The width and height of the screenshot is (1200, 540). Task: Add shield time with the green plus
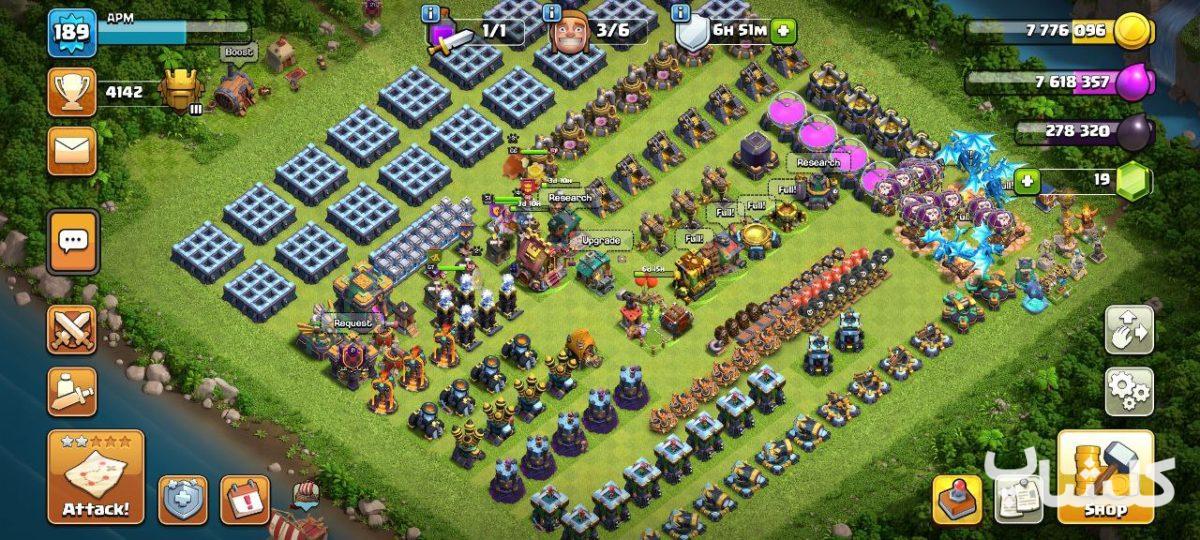(x=782, y=30)
